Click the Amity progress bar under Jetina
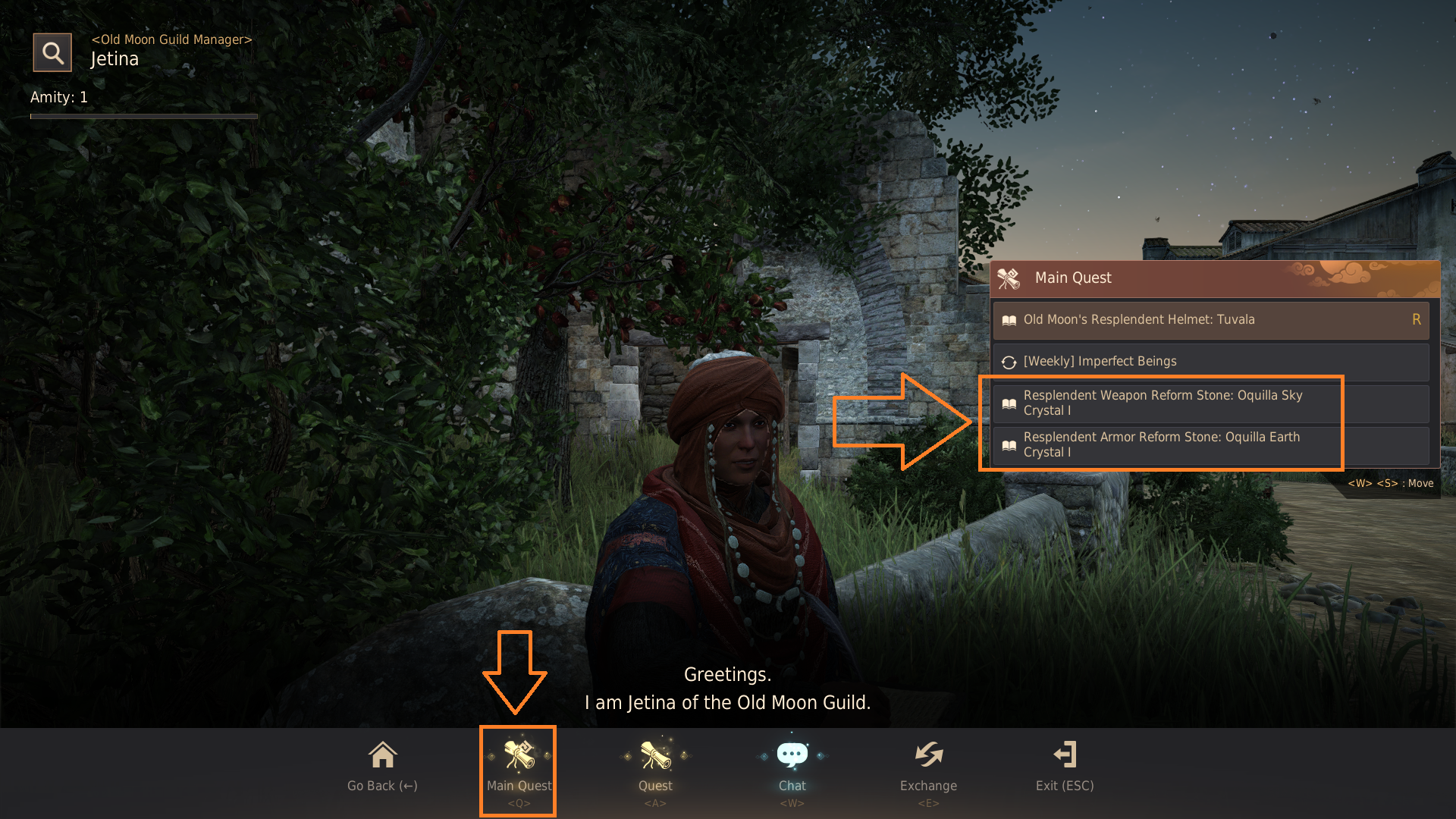The width and height of the screenshot is (1456, 819). (x=143, y=117)
